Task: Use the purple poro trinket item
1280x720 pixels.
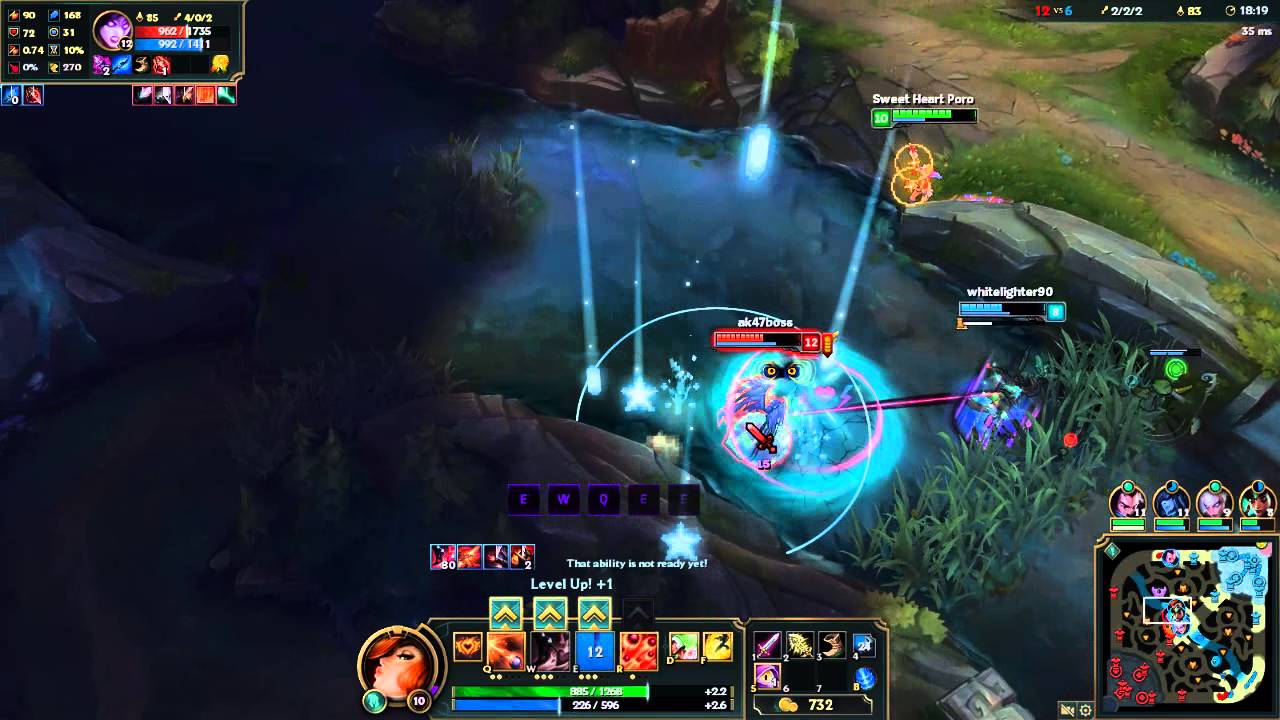Action: coord(767,676)
